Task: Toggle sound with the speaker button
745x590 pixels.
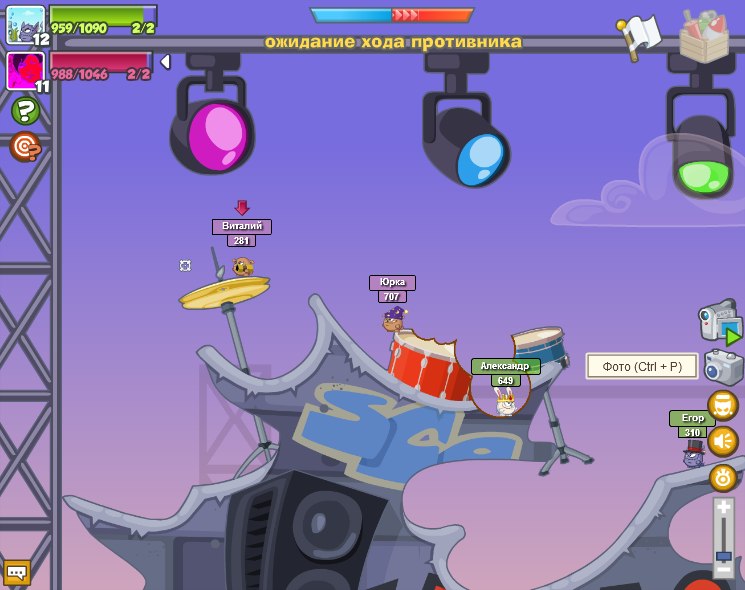Action: point(723,441)
